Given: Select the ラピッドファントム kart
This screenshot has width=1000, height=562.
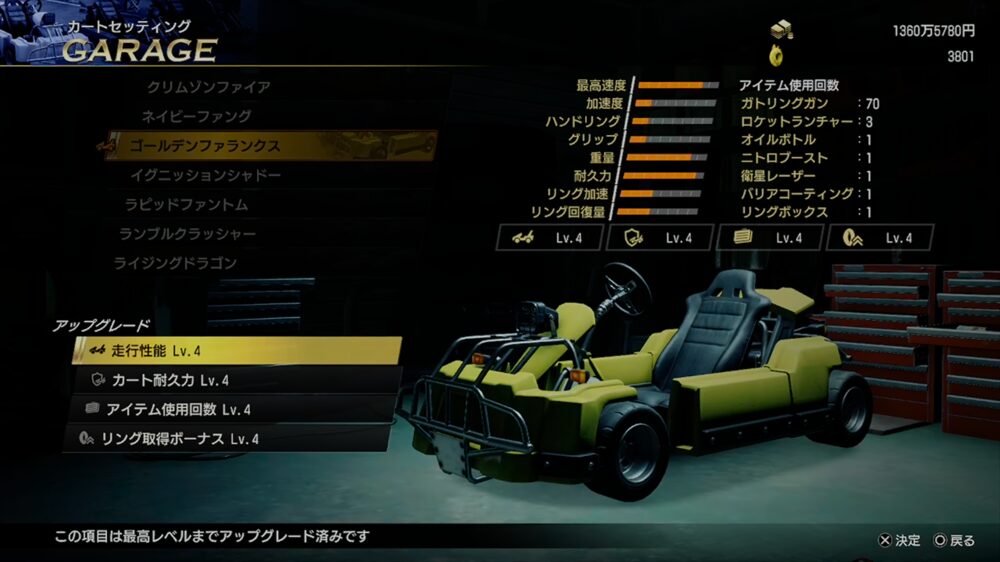Looking at the screenshot, I should [186, 204].
